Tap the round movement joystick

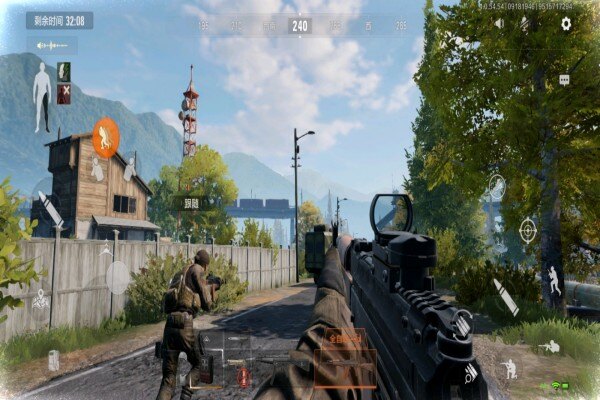coord(118,277)
